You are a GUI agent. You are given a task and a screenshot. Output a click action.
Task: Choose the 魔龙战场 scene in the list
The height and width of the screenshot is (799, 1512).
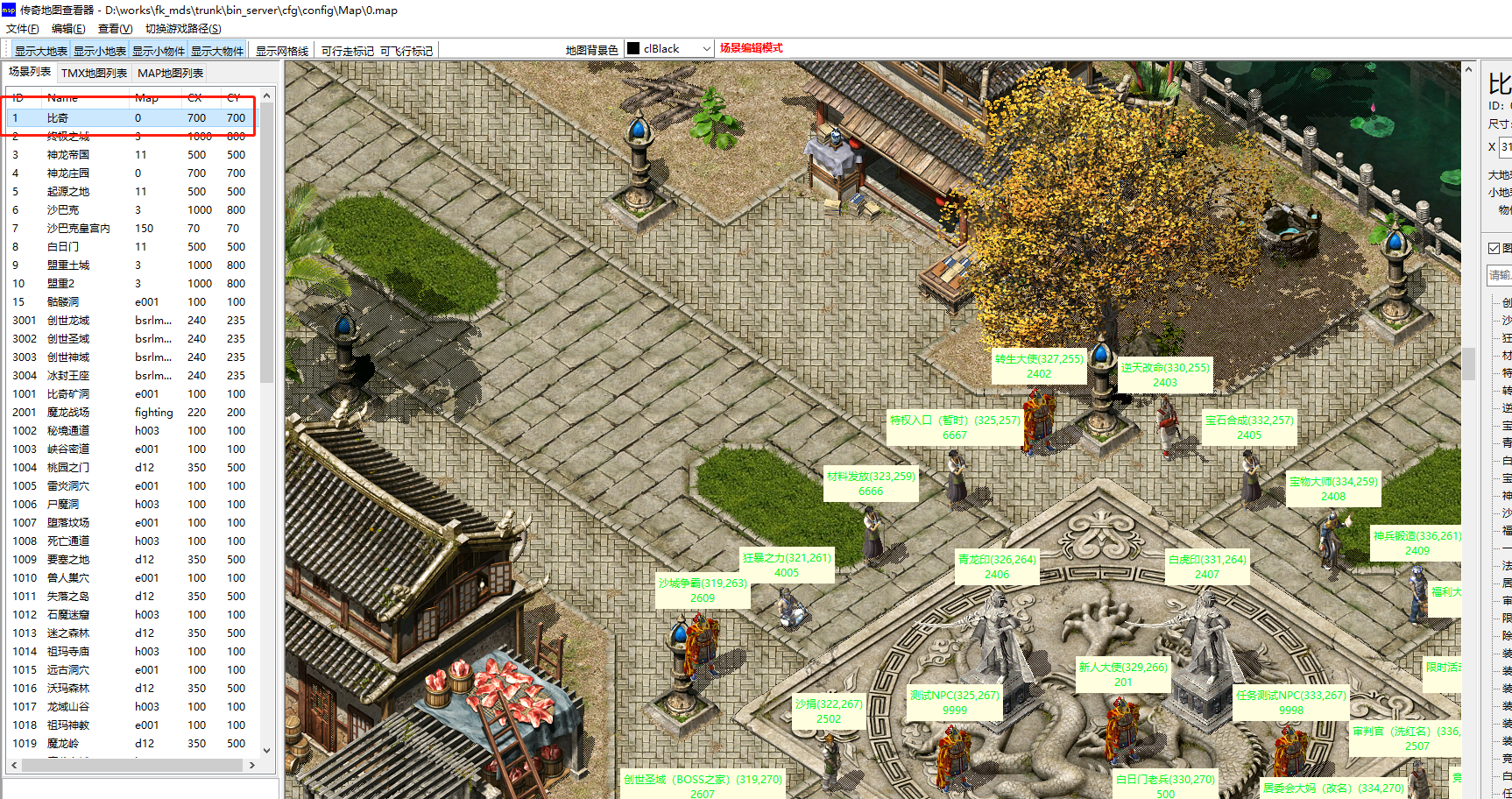(68, 413)
